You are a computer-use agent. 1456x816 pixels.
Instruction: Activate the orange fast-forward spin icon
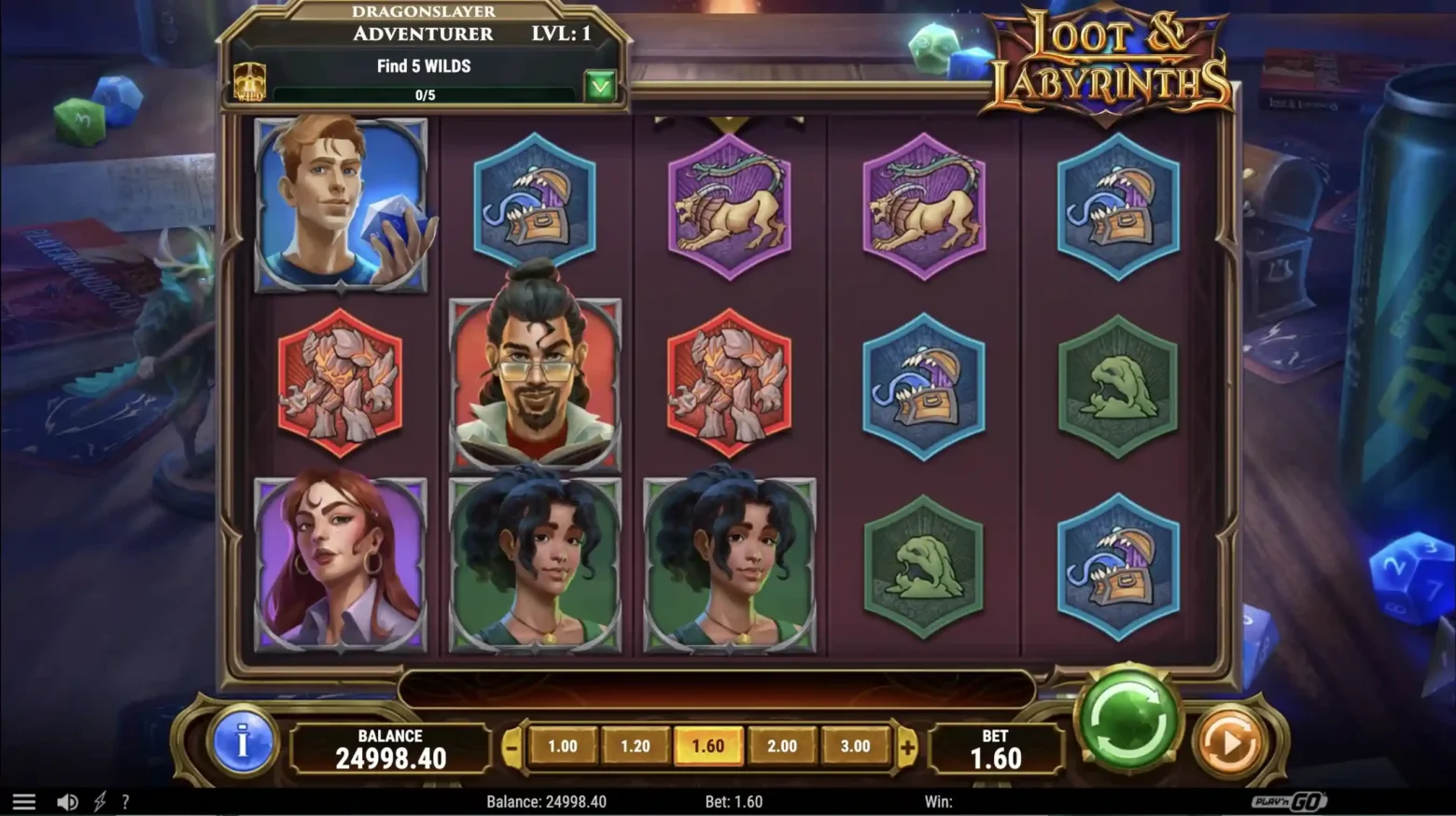point(1229,740)
